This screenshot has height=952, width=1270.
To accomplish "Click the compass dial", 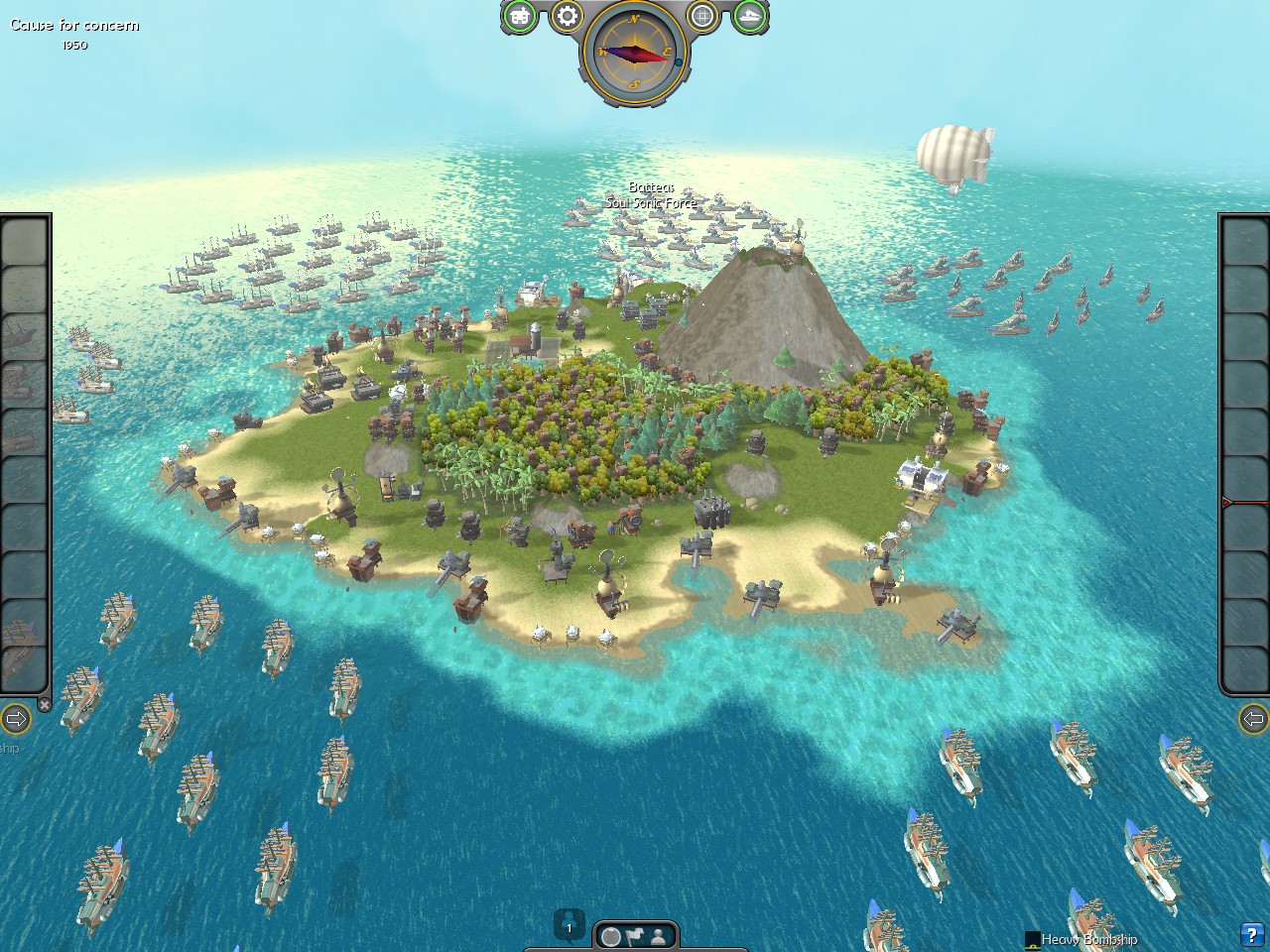I will point(635,53).
